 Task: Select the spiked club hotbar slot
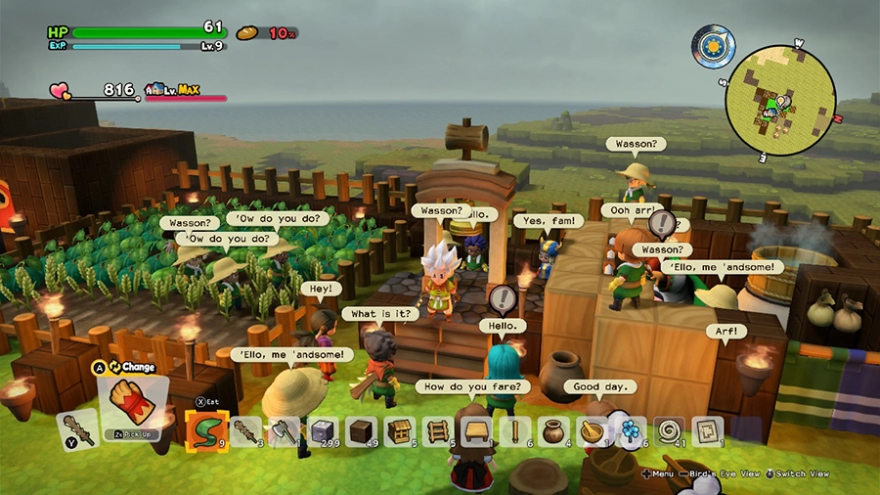pyautogui.click(x=246, y=431)
